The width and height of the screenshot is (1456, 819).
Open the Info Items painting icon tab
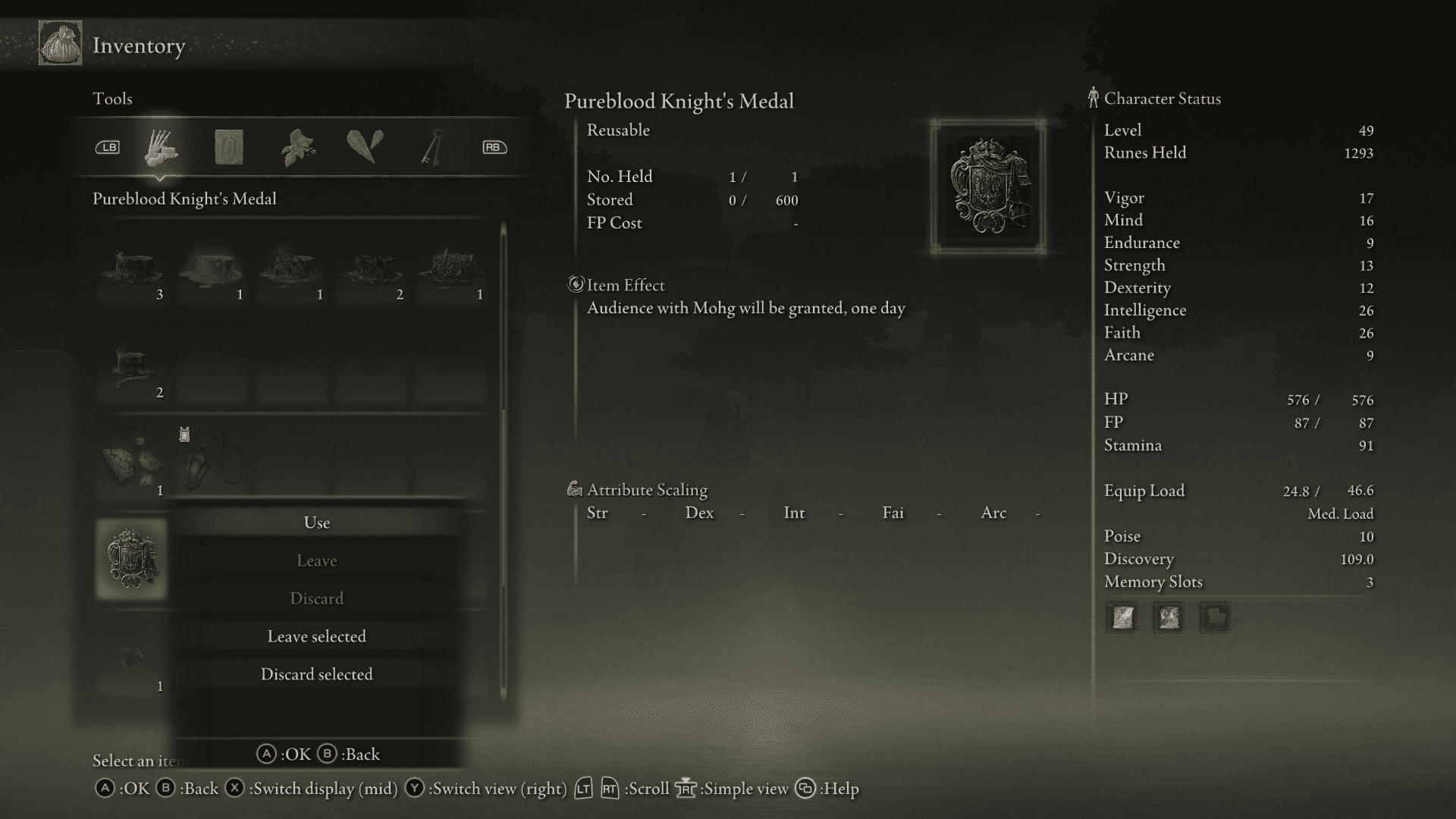tap(230, 149)
